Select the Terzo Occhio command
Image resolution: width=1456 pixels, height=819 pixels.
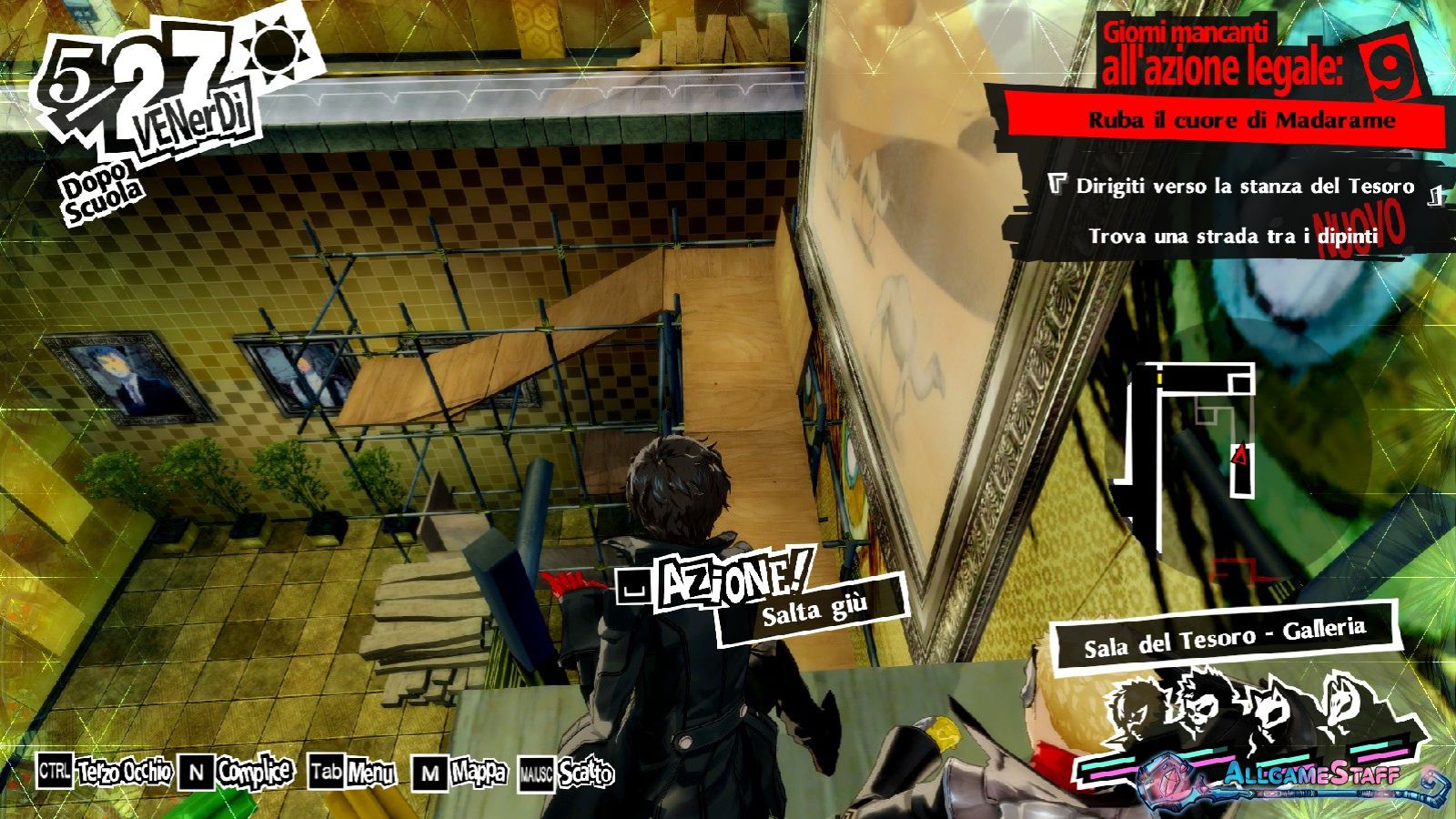coord(105,773)
